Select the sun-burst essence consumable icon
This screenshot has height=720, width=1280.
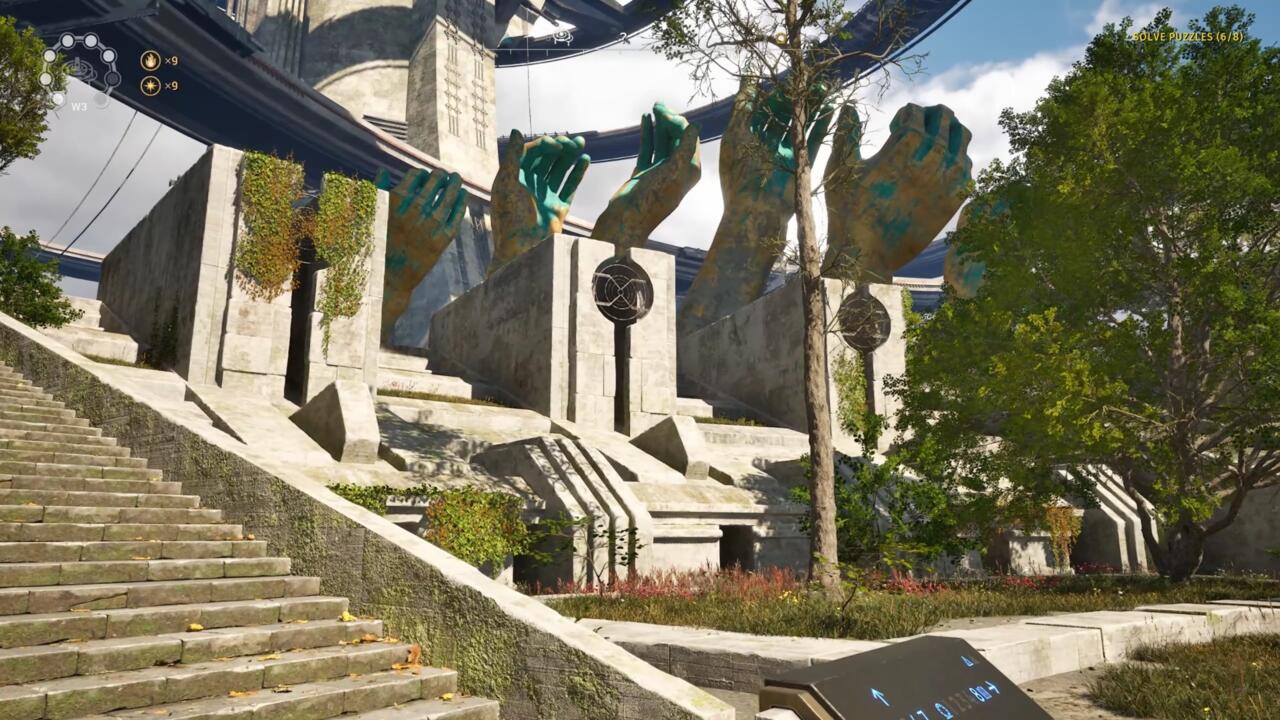click(151, 85)
